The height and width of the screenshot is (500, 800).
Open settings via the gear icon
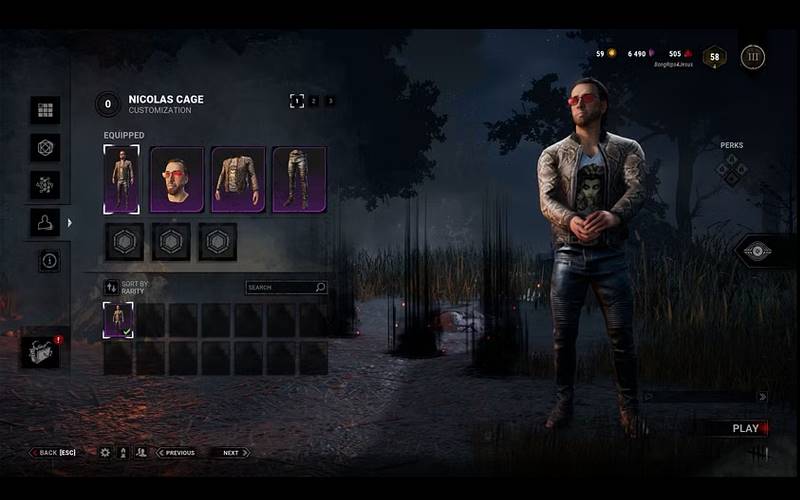(105, 452)
